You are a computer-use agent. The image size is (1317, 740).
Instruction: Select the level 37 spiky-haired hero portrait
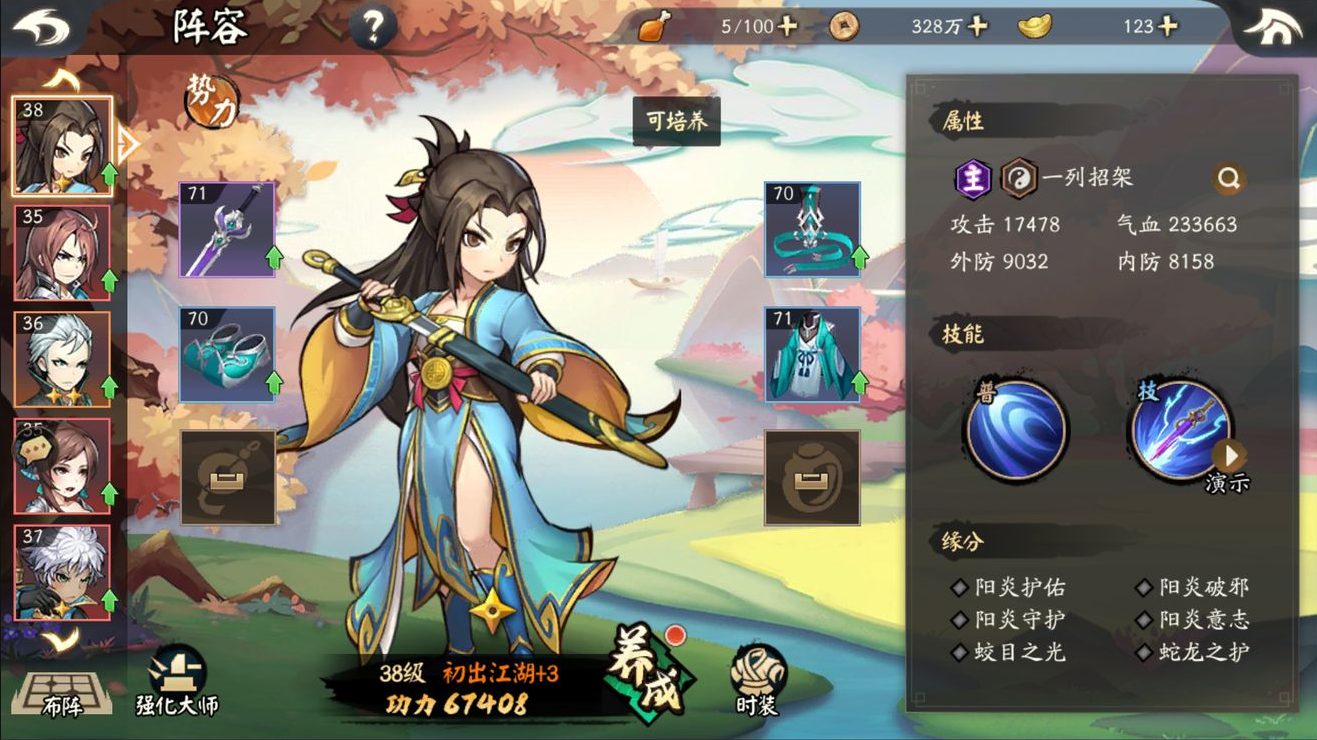62,572
